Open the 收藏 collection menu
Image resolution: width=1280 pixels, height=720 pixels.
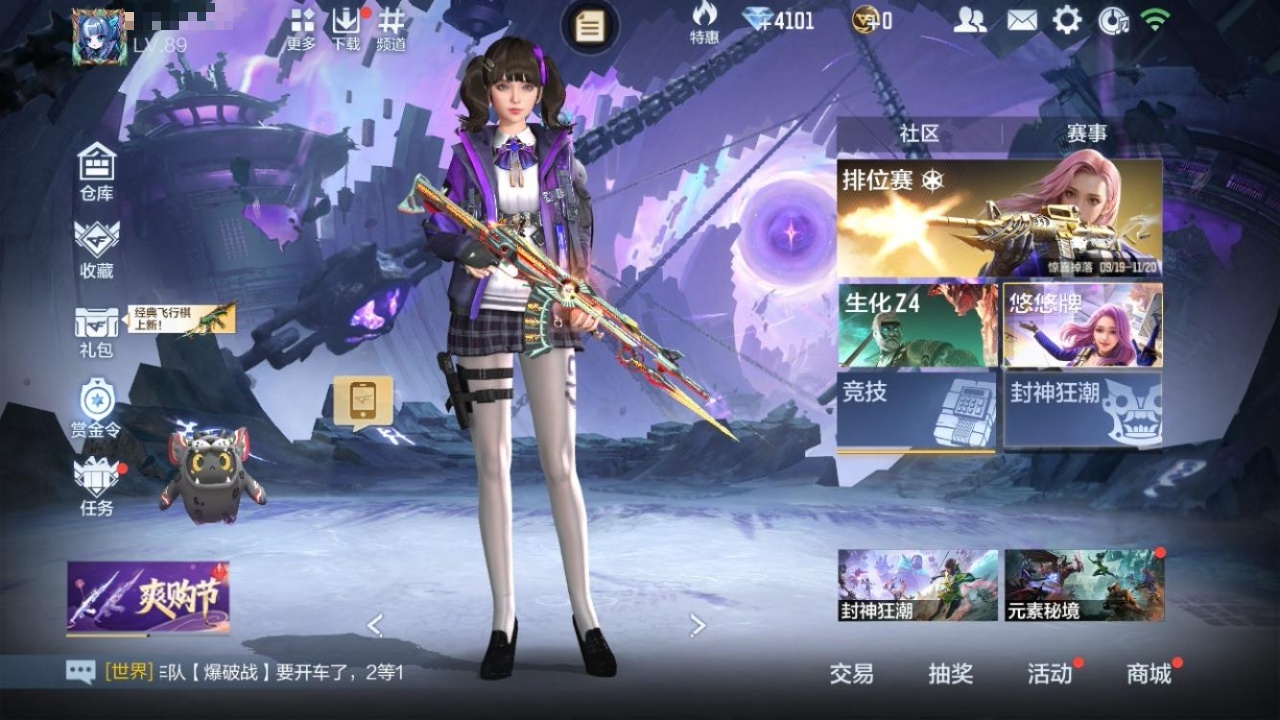tap(97, 249)
